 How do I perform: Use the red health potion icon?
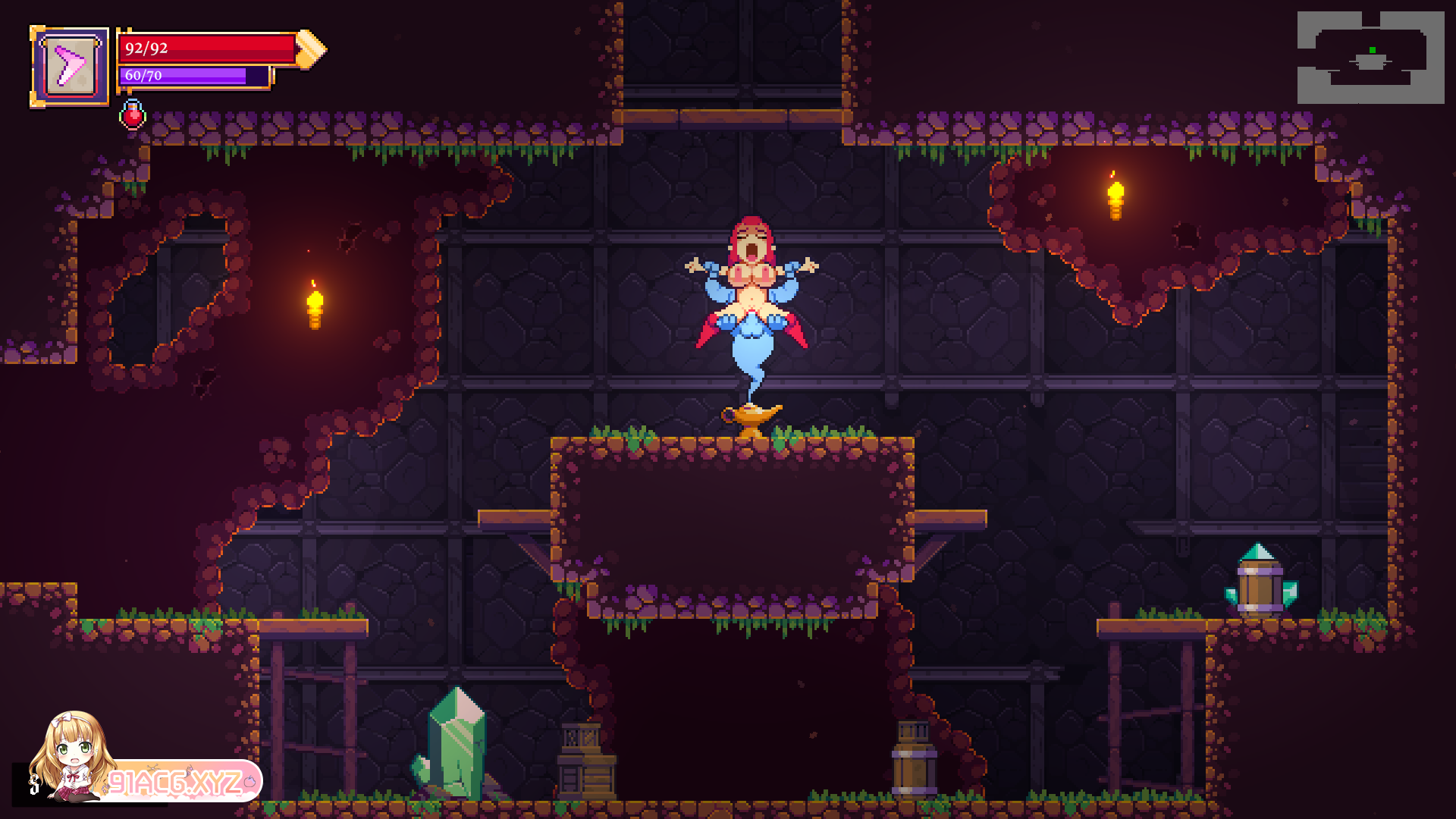pos(133,115)
